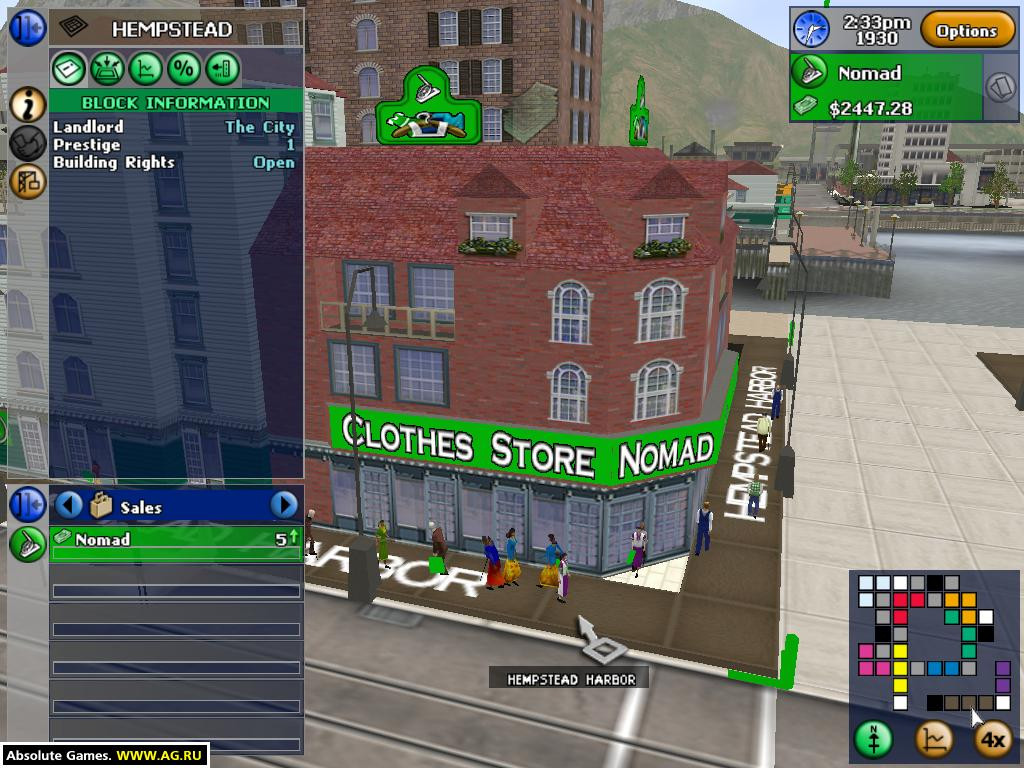1024x768 pixels.
Task: Click the greyed-out handshake trade button
Action: pos(27,143)
